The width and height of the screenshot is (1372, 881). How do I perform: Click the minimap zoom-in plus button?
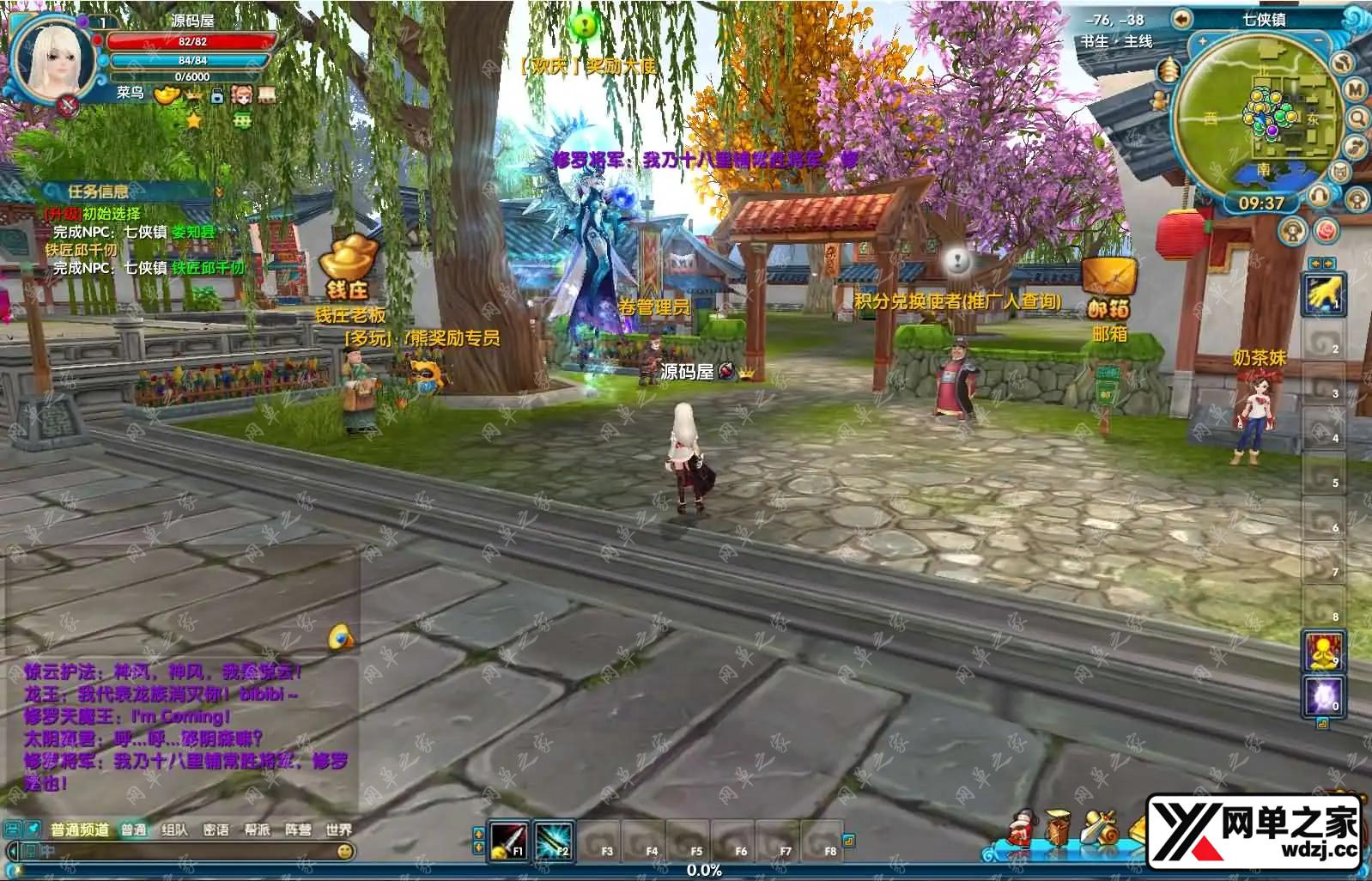point(1203,41)
